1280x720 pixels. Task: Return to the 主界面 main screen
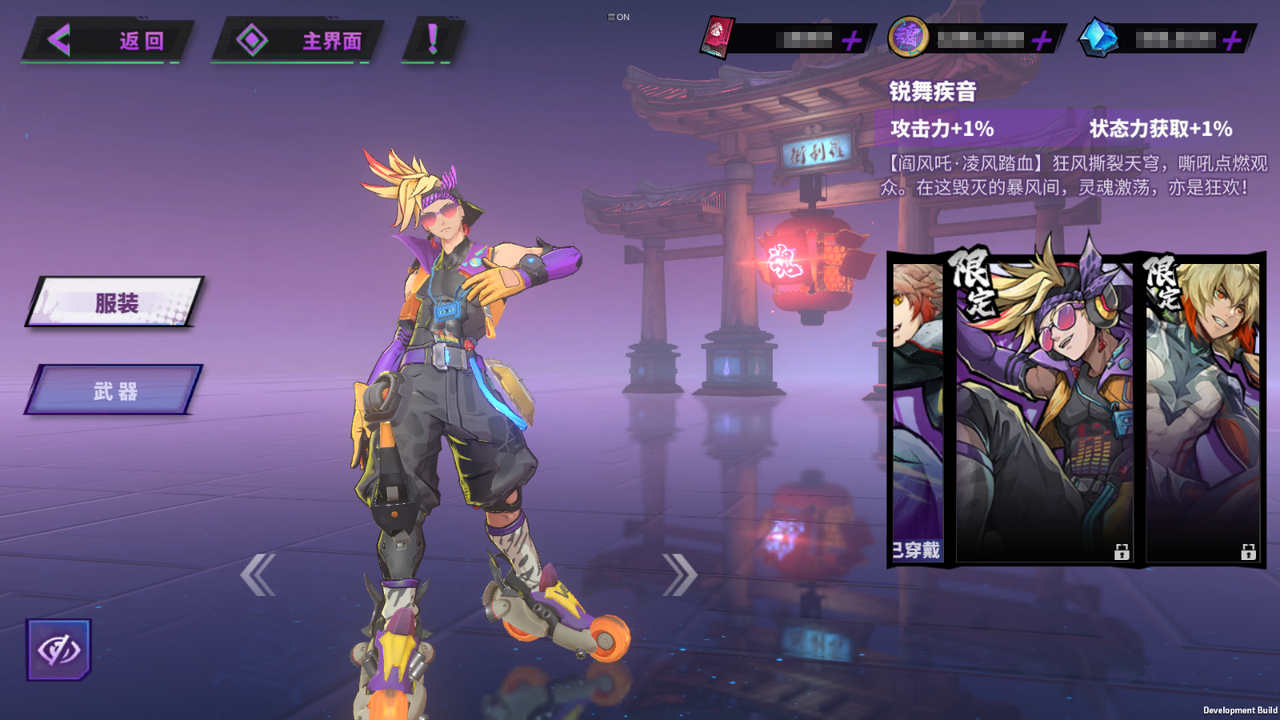(298, 41)
